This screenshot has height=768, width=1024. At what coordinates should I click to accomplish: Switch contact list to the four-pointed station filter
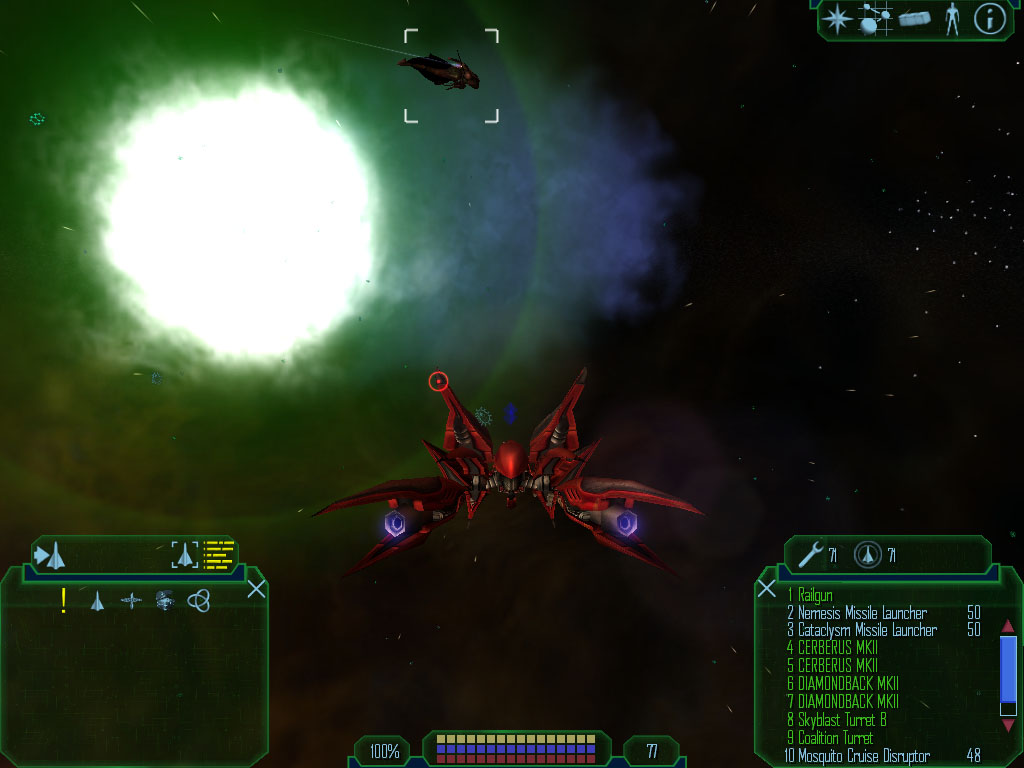pyautogui.click(x=131, y=600)
